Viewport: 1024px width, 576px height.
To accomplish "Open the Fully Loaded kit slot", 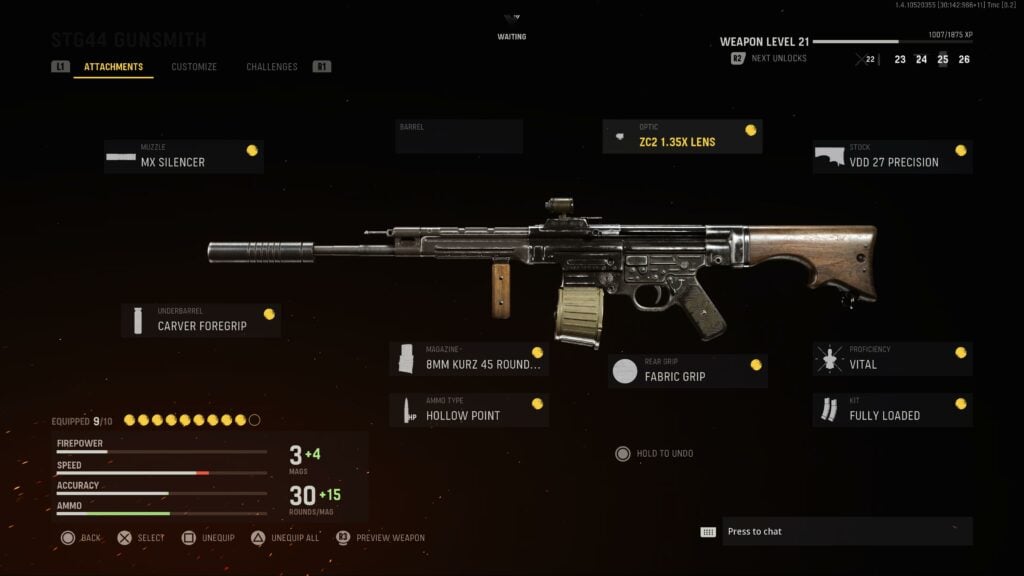I will 892,410.
